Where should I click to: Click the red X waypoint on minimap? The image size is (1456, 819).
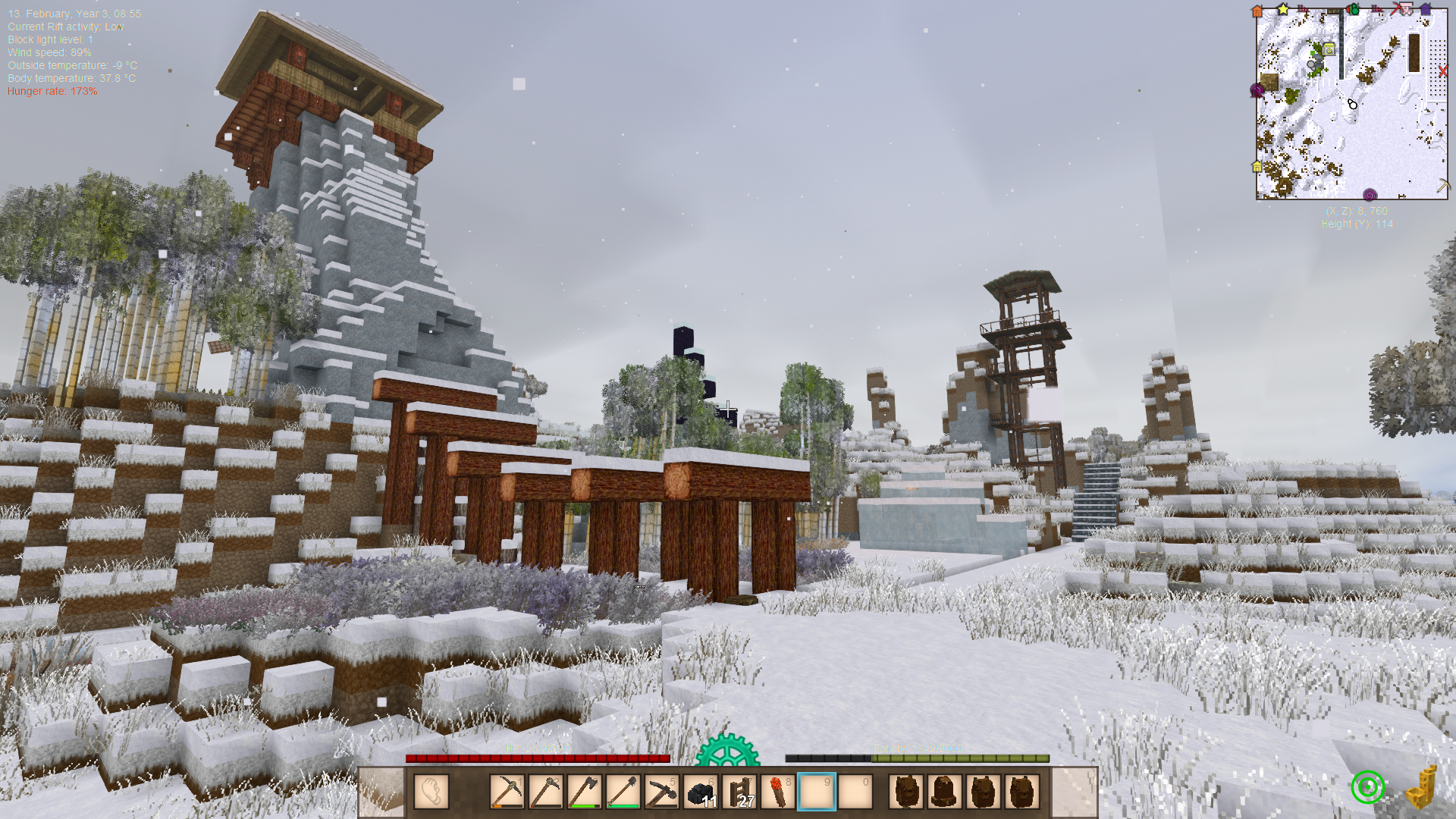1442,71
